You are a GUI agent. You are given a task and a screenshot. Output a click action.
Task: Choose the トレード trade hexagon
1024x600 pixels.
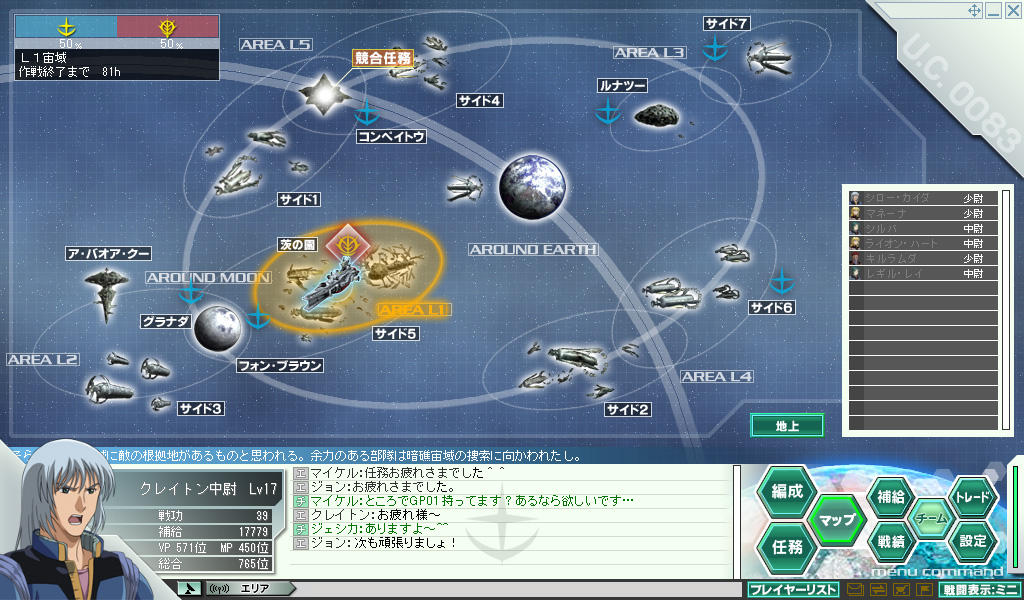pos(972,497)
